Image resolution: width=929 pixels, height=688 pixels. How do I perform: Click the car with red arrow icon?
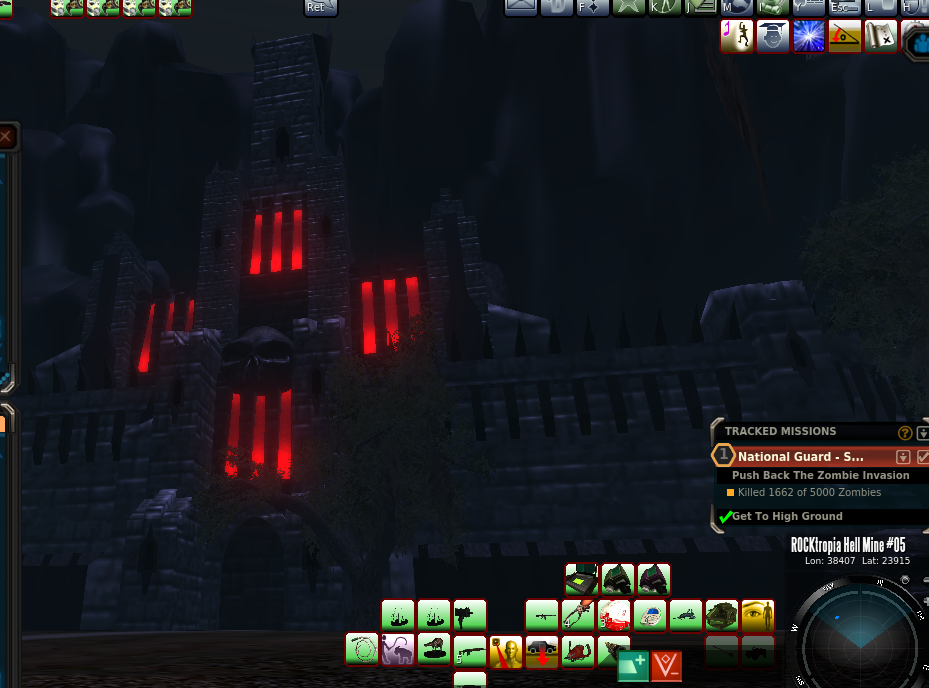point(542,651)
